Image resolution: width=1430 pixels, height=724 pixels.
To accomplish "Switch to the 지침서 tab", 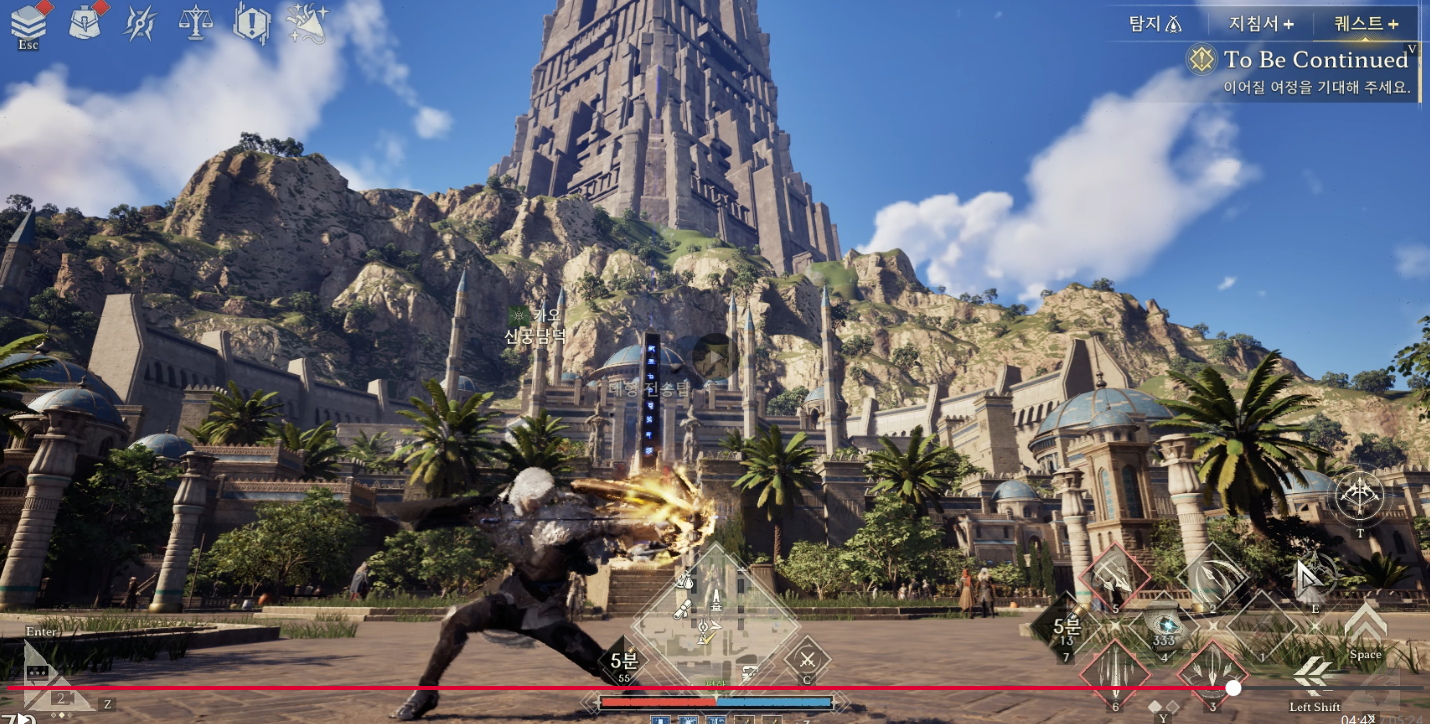I will [x=1260, y=23].
